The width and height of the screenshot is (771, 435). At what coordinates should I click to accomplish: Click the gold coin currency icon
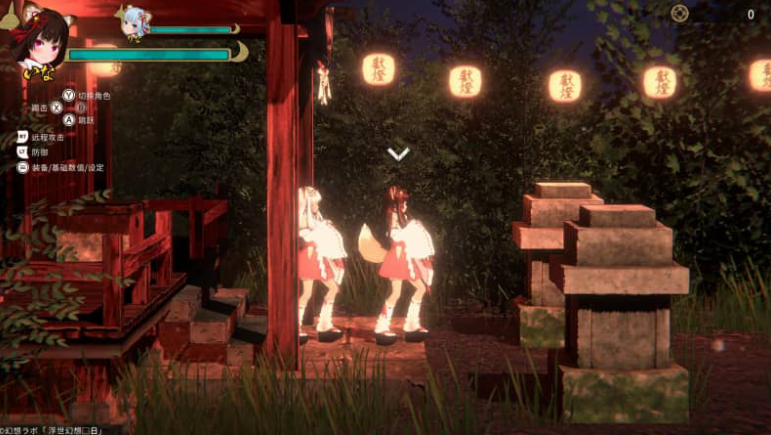tap(682, 14)
